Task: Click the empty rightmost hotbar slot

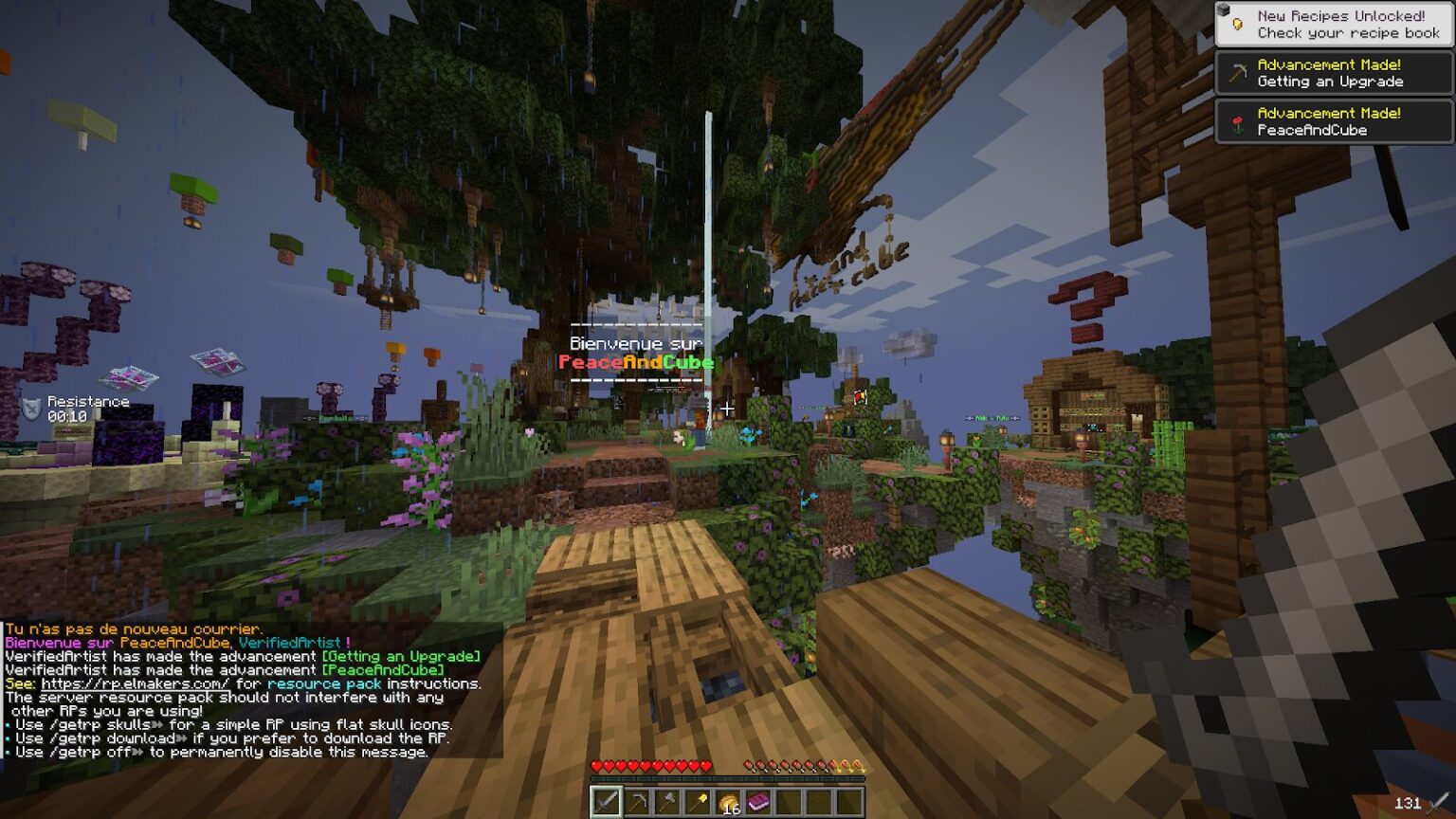Action: click(849, 802)
